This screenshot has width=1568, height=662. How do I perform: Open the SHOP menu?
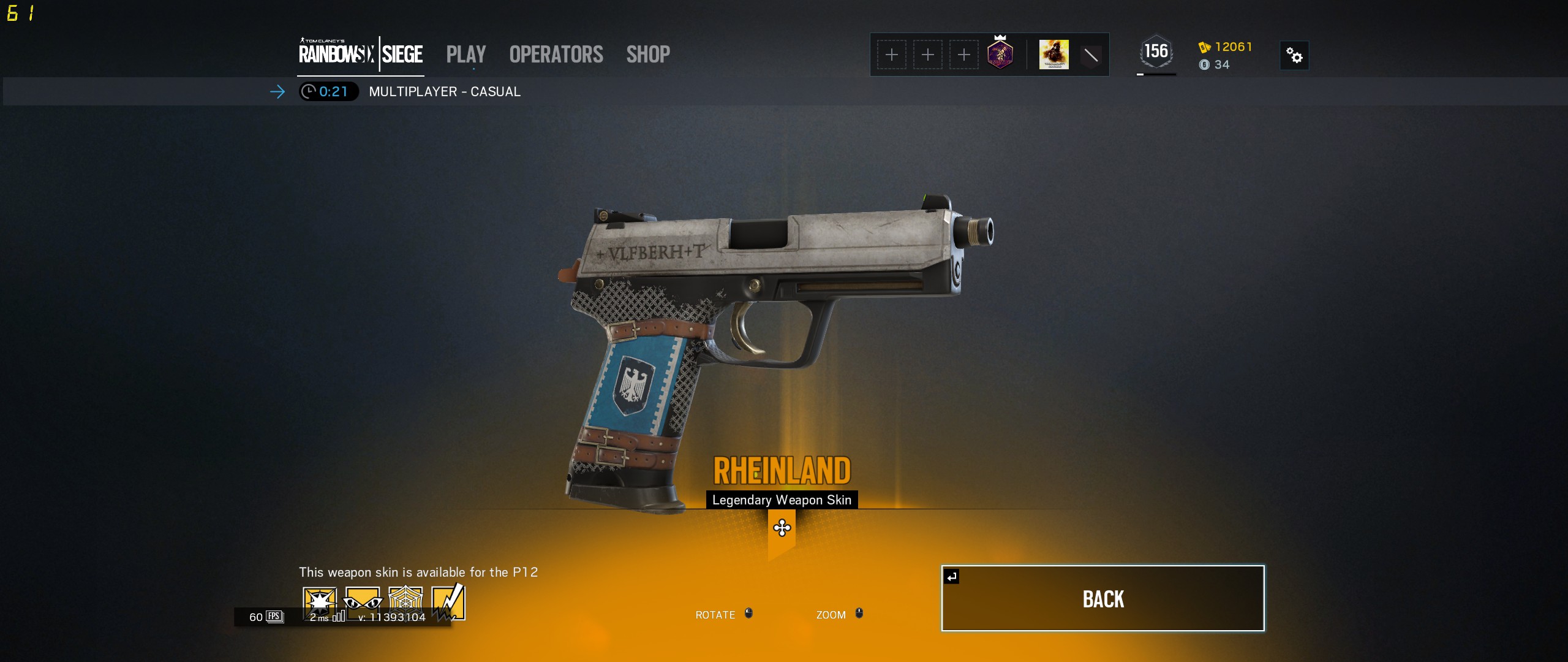647,55
